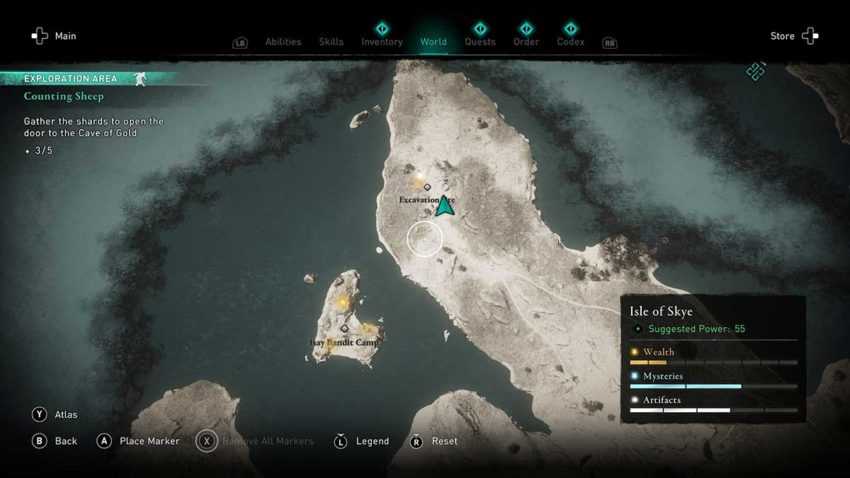
Task: Open the map Legend
Action: click(362, 441)
